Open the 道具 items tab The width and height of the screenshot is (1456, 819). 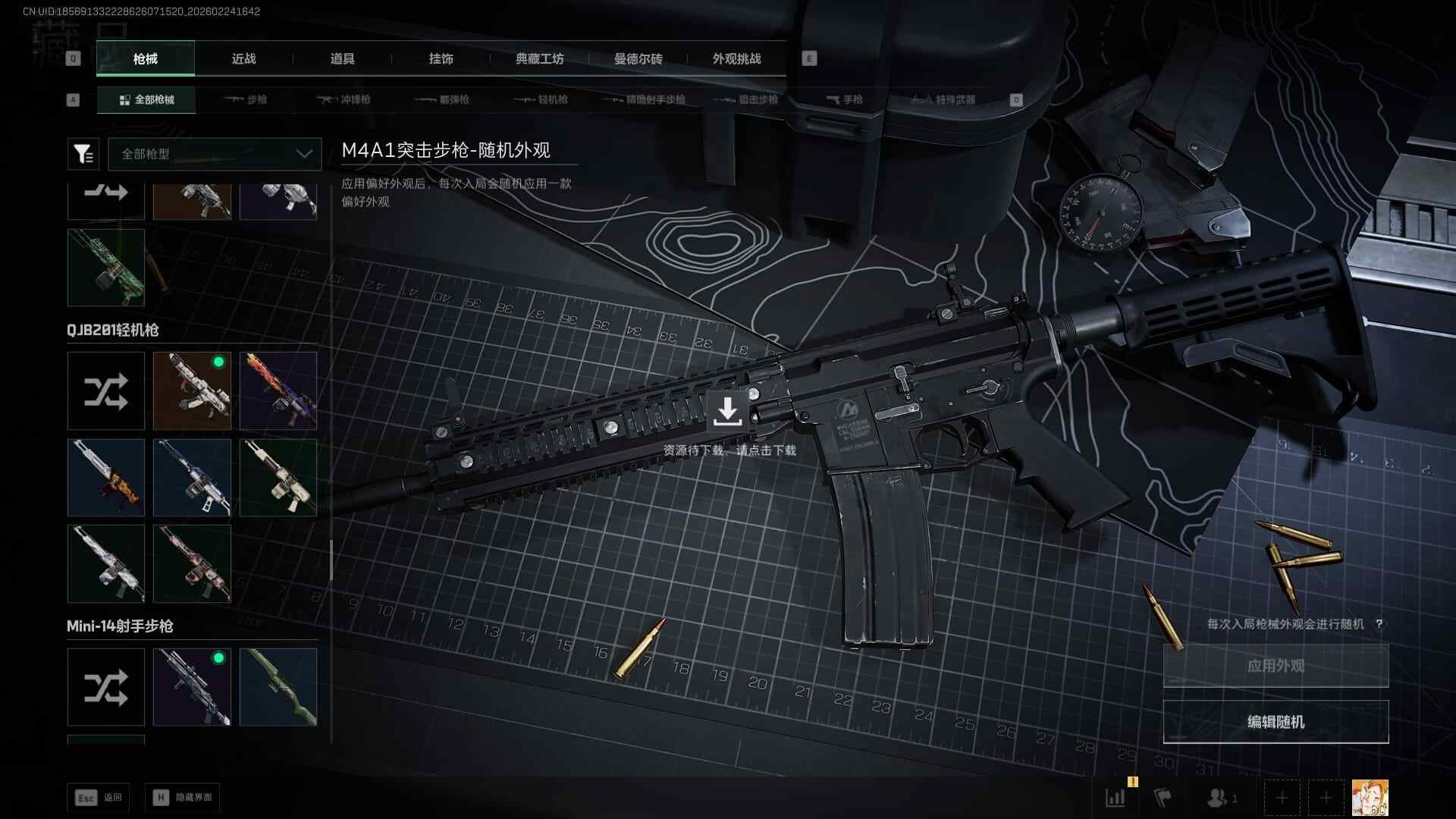pos(342,58)
